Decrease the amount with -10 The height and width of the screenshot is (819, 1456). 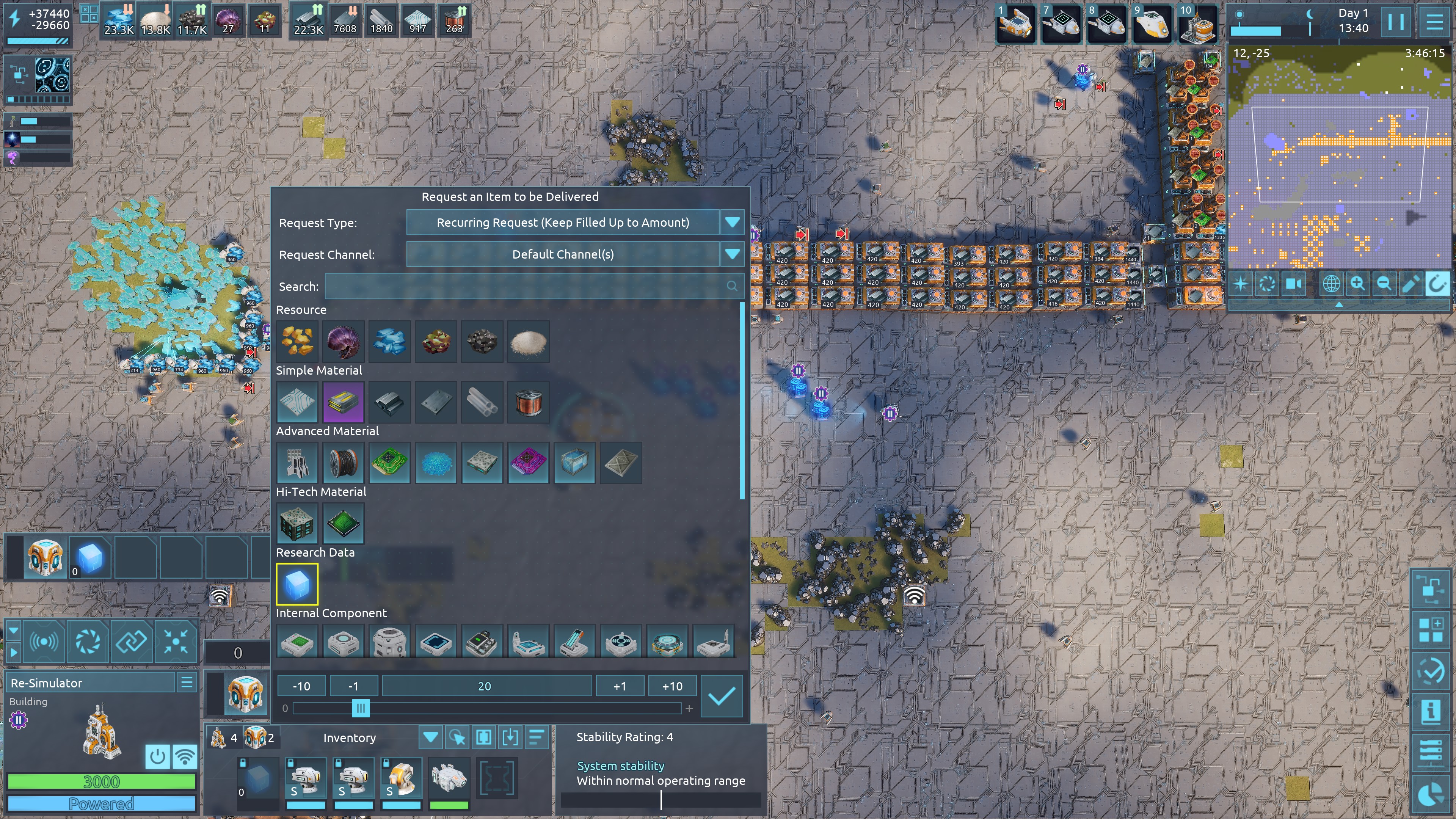click(301, 686)
